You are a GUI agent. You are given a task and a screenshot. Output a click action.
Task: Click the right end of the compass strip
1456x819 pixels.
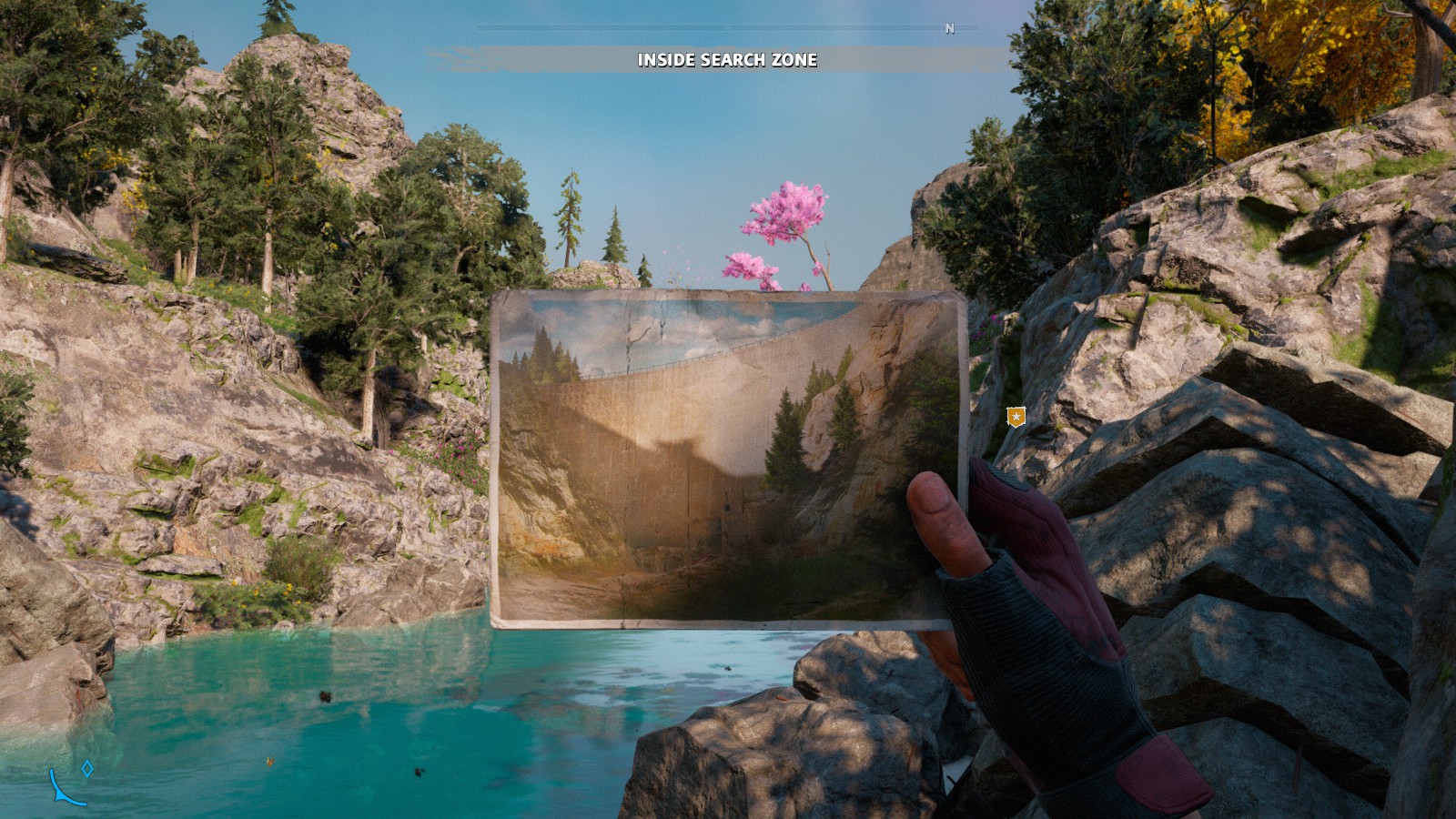975,29
